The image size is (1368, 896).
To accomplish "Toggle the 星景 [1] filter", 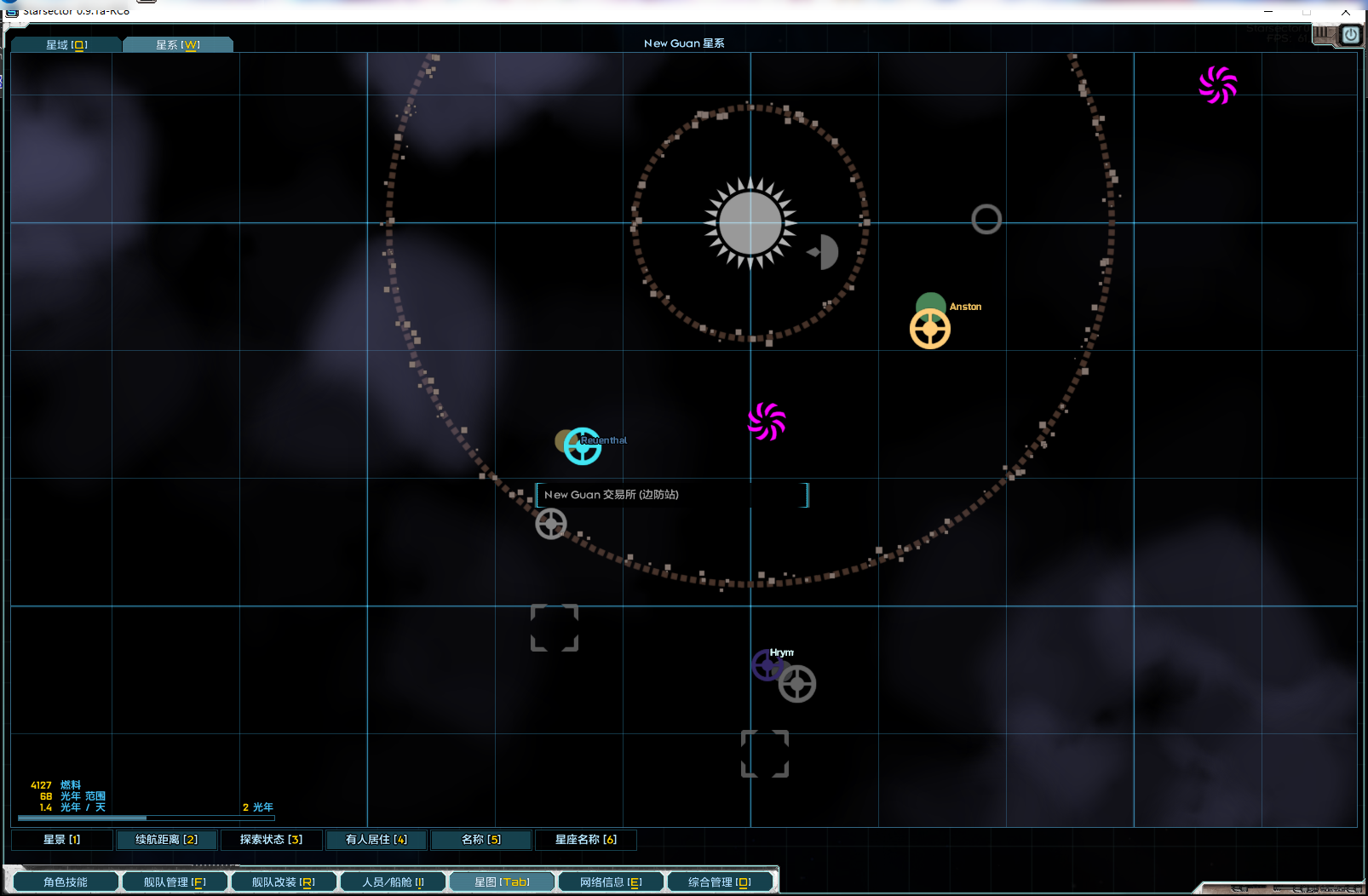I will tap(61, 839).
